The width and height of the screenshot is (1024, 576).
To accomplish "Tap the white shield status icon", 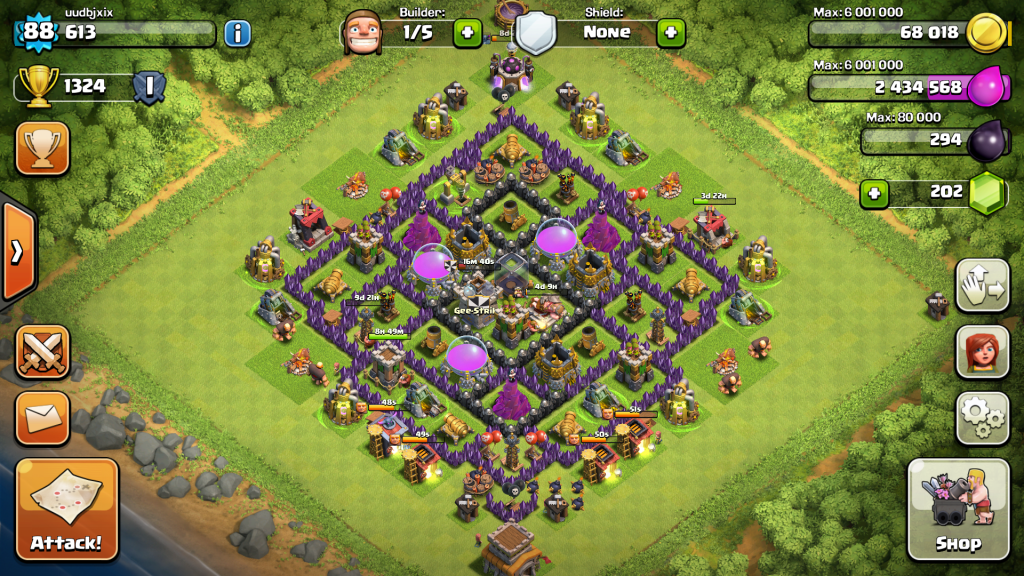I will 535,32.
